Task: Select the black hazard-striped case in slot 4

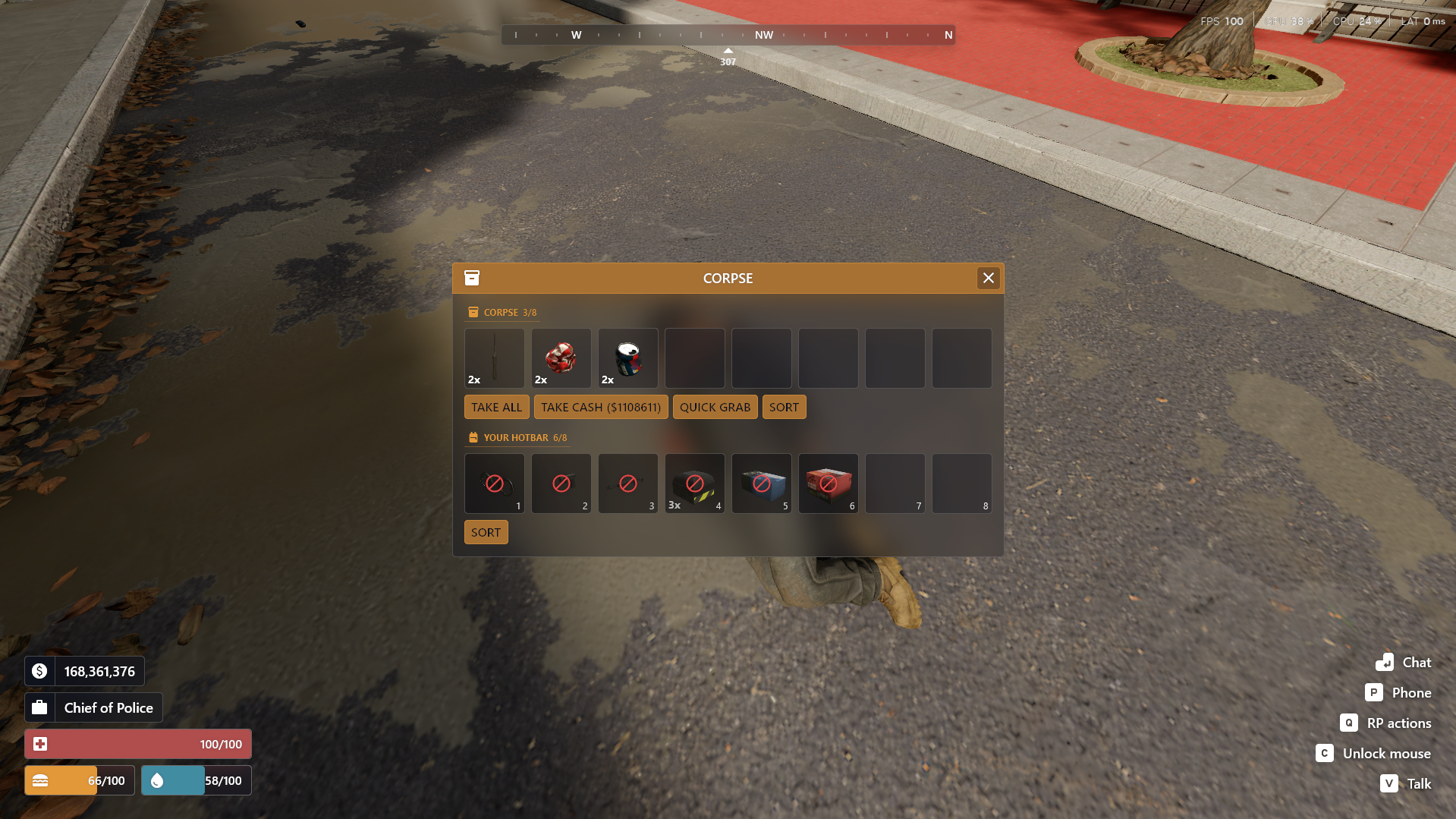Action: 695,484
